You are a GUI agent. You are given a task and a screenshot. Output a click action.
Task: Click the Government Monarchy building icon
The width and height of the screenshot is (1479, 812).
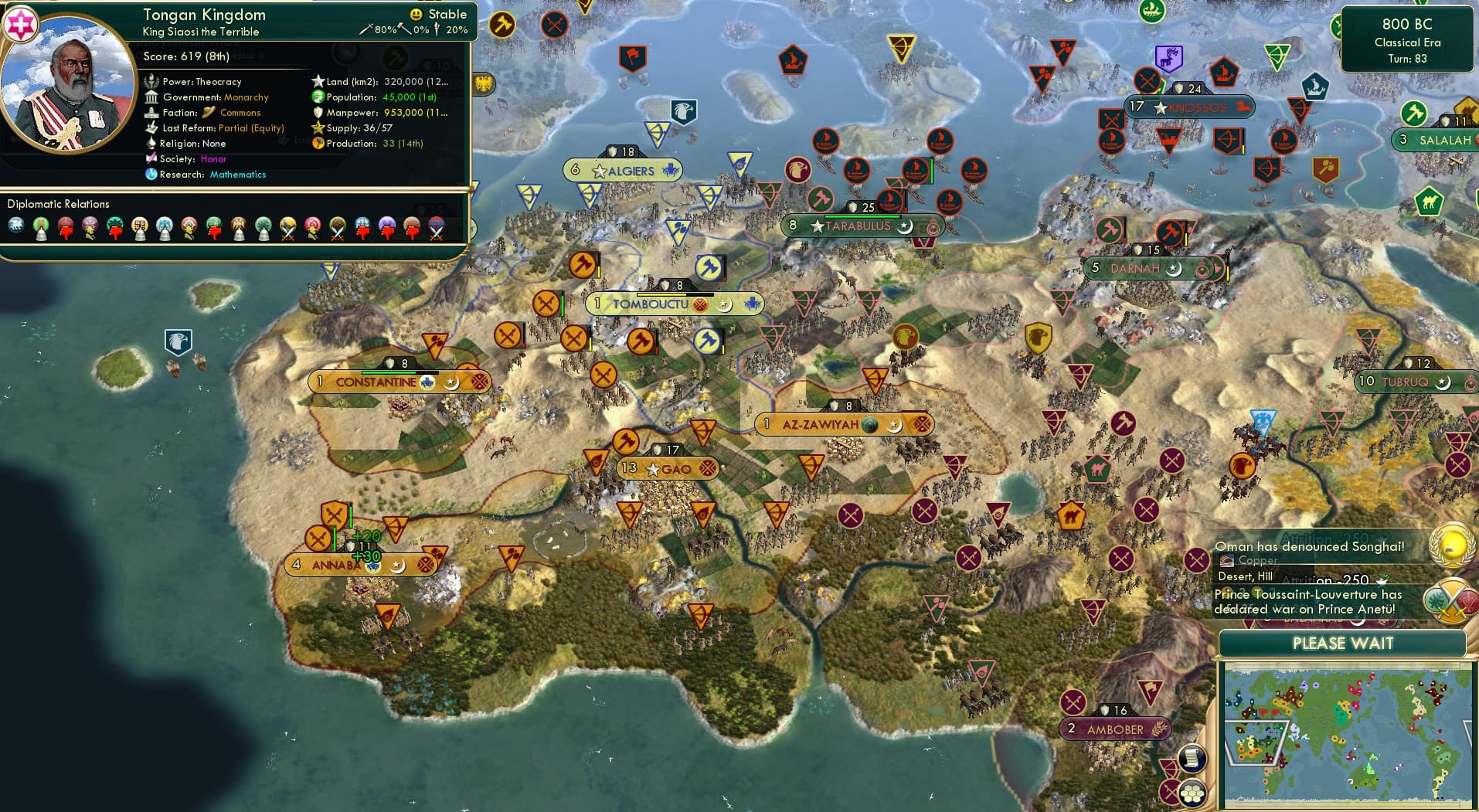tap(152, 97)
